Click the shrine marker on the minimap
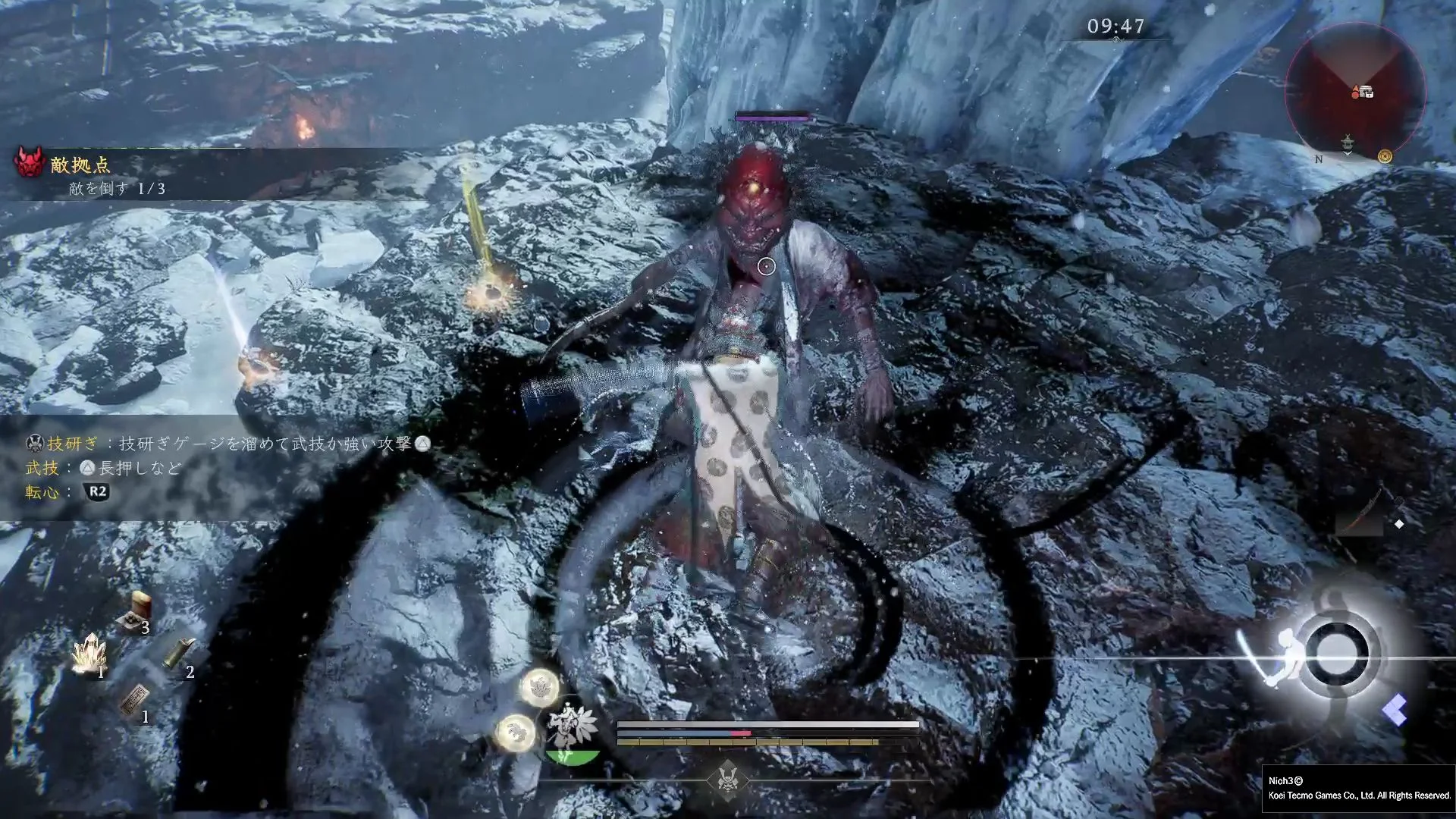The height and width of the screenshot is (819, 1456). (x=1348, y=142)
